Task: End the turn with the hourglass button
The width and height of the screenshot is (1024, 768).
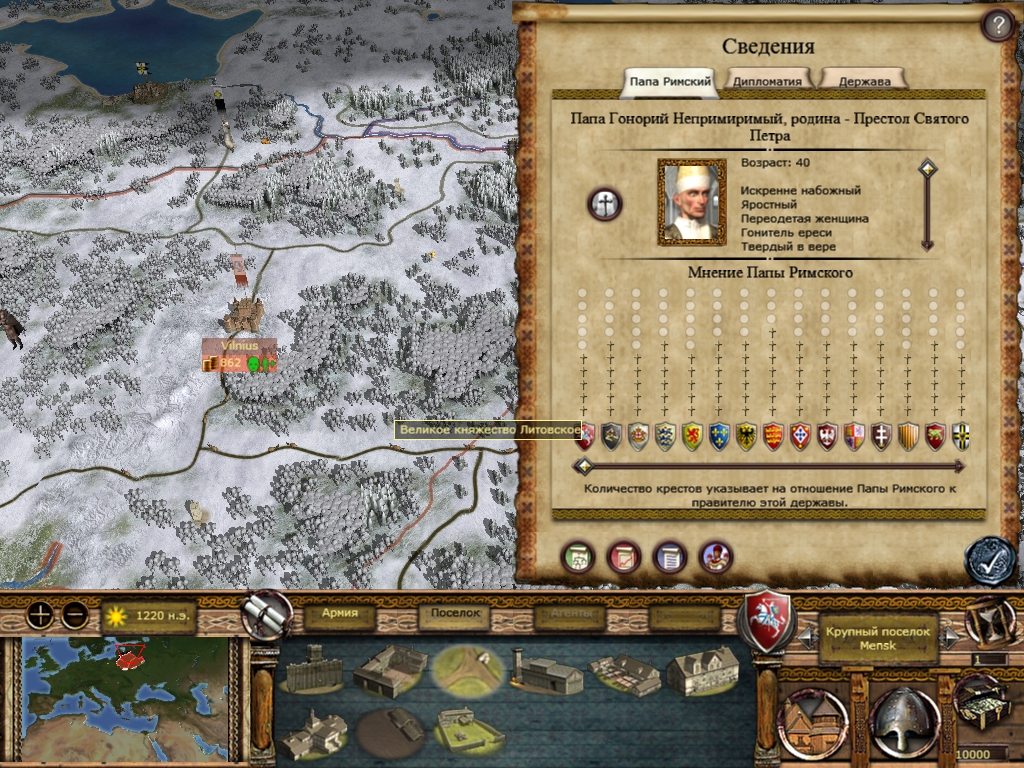Action: [x=990, y=619]
